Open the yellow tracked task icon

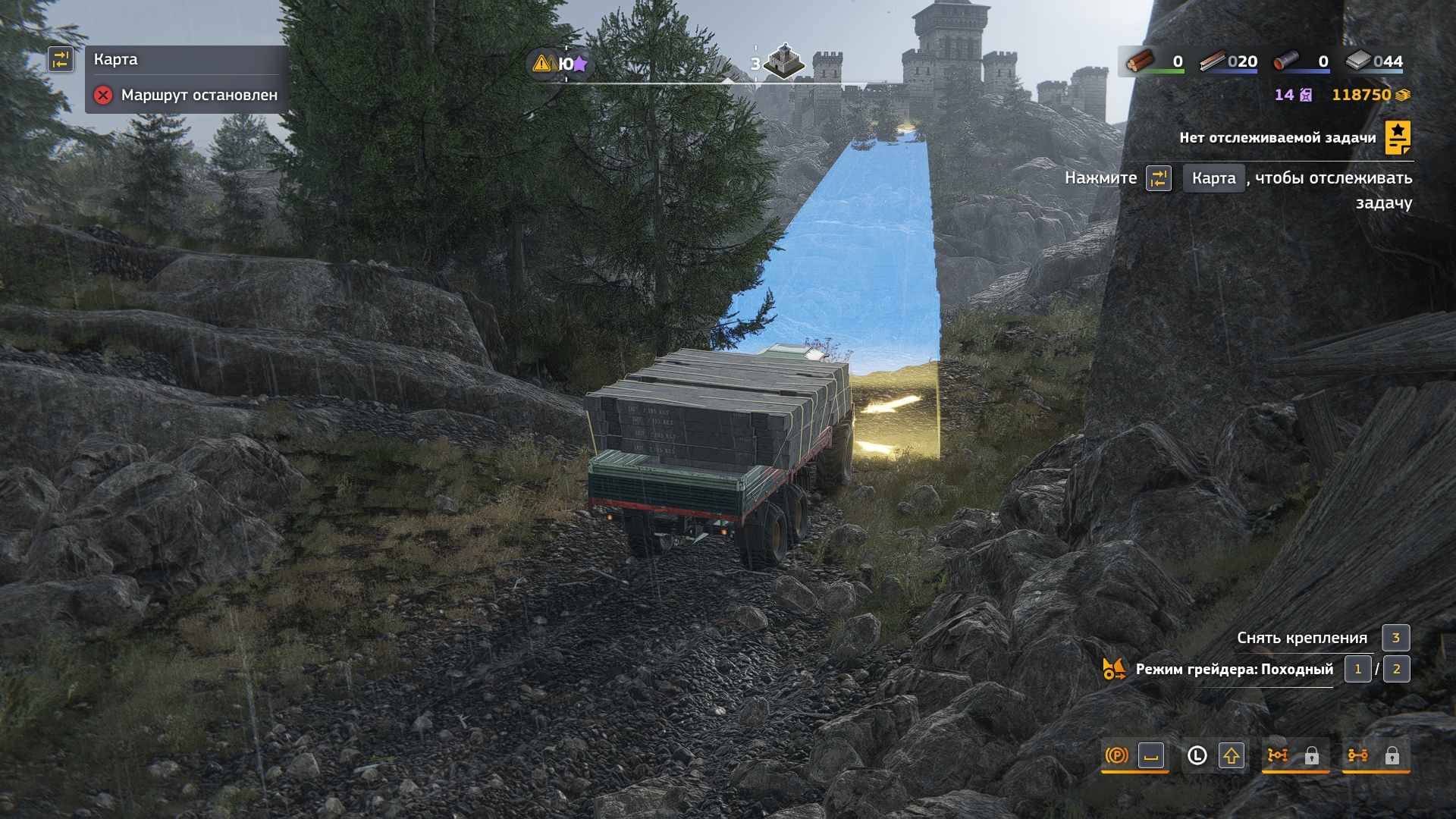(x=1398, y=138)
